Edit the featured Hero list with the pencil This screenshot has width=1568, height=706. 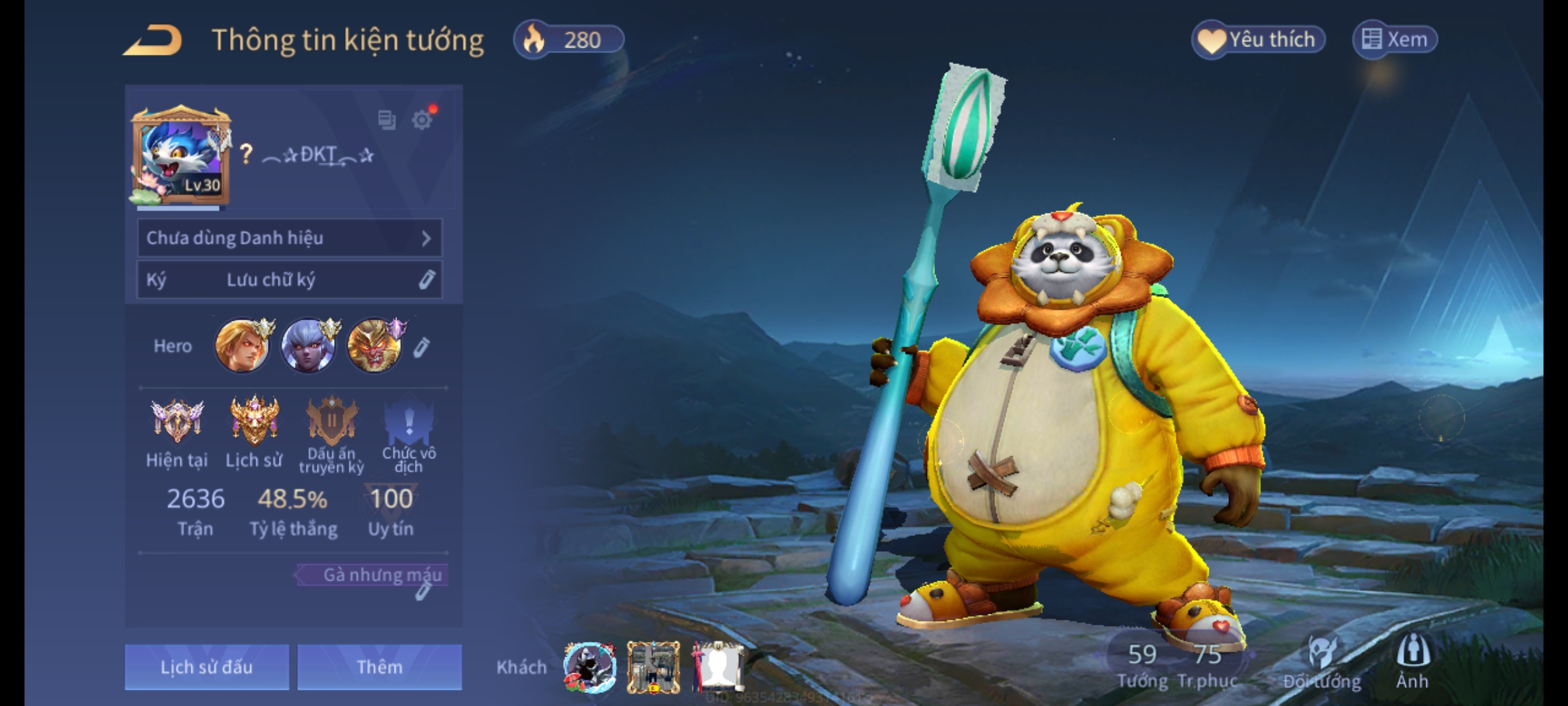(x=421, y=347)
